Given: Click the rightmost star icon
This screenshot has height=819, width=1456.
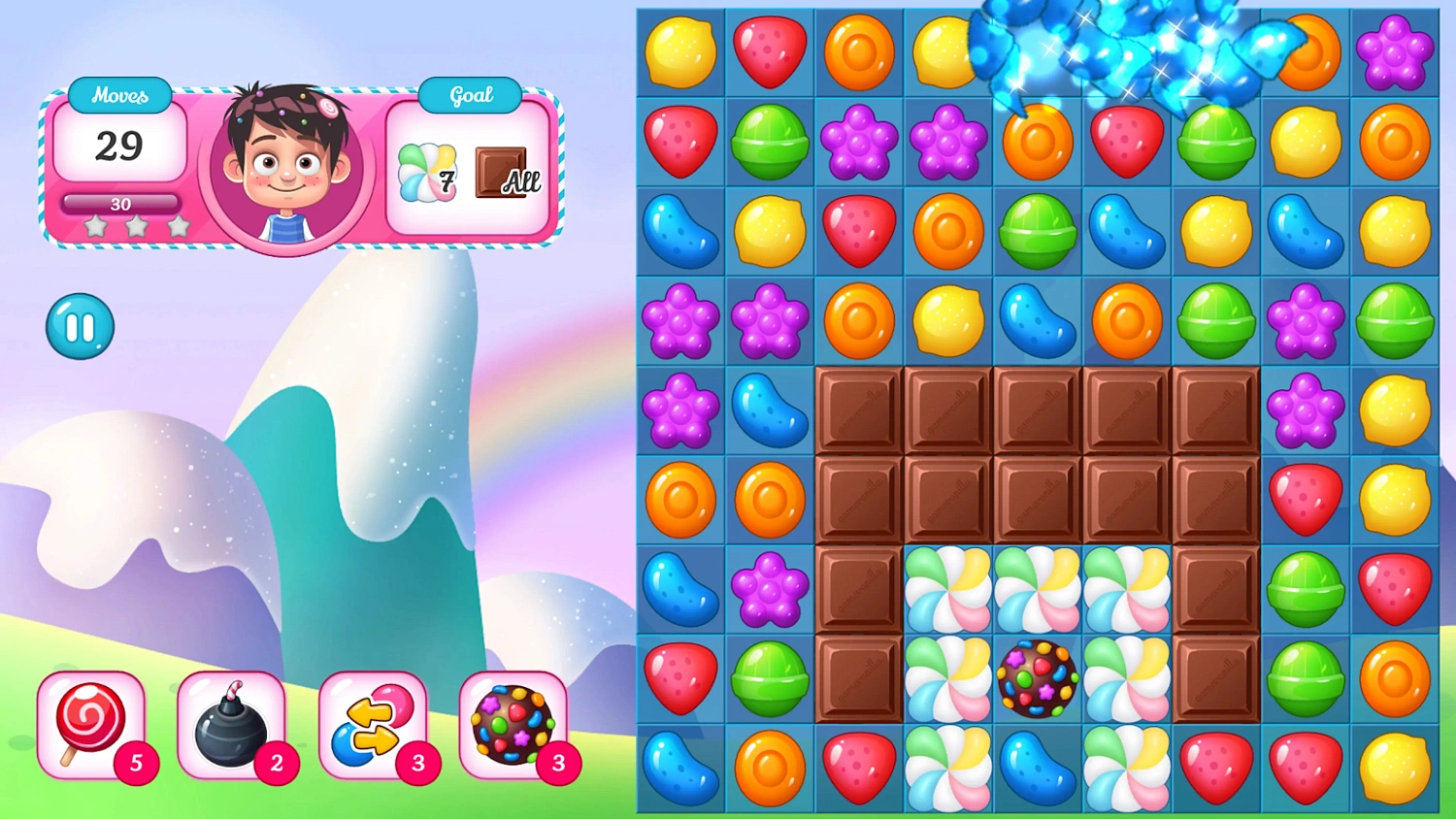Looking at the screenshot, I should point(177,225).
